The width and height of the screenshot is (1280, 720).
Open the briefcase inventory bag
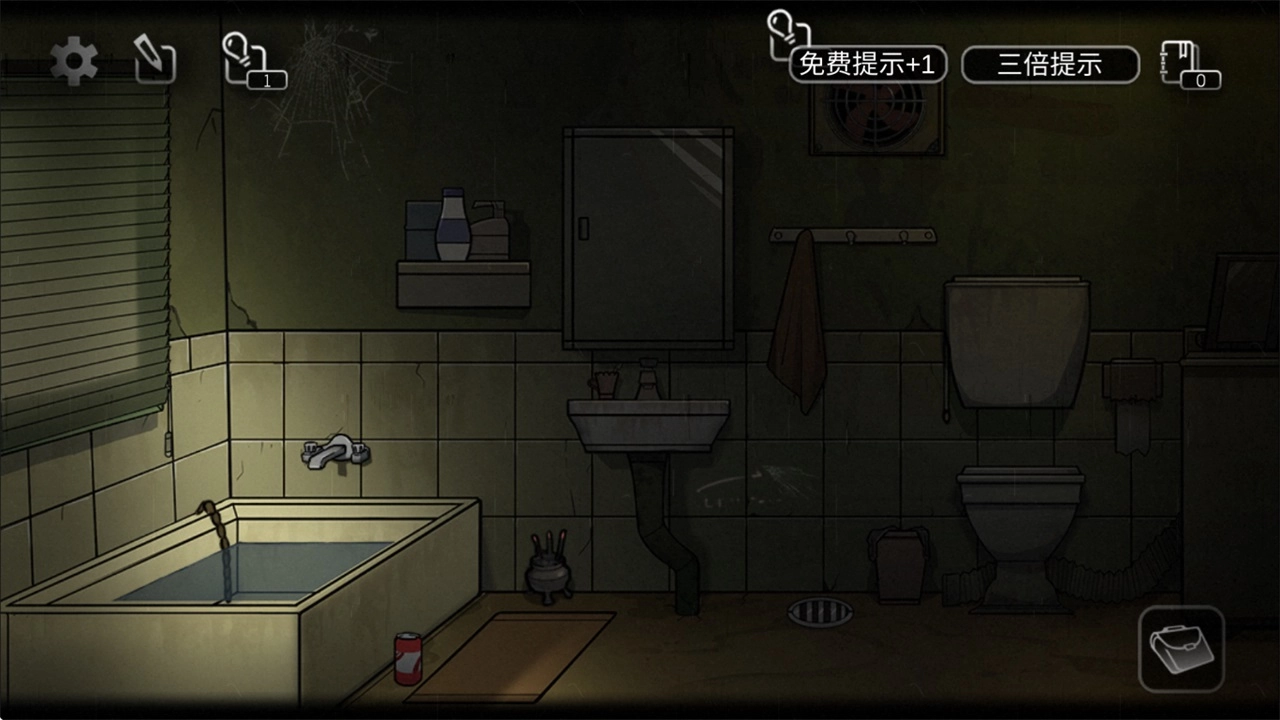click(1181, 648)
